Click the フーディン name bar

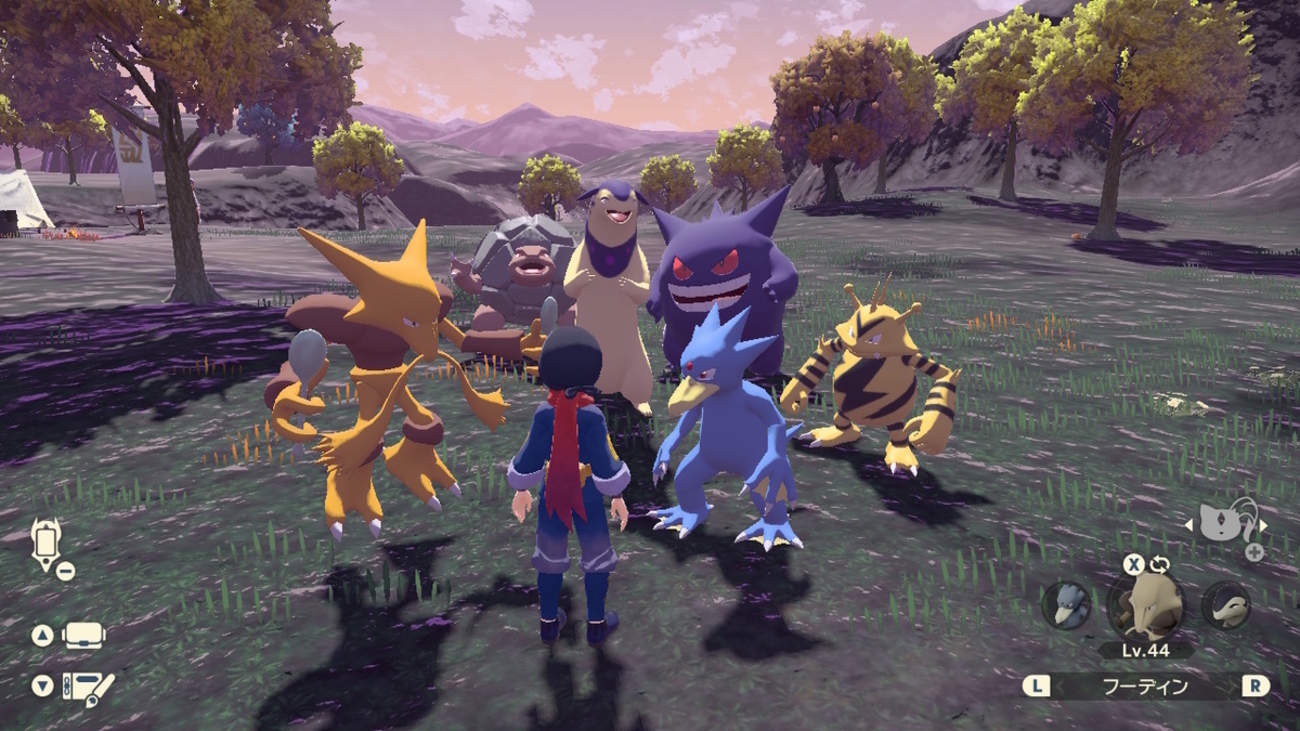click(1145, 686)
